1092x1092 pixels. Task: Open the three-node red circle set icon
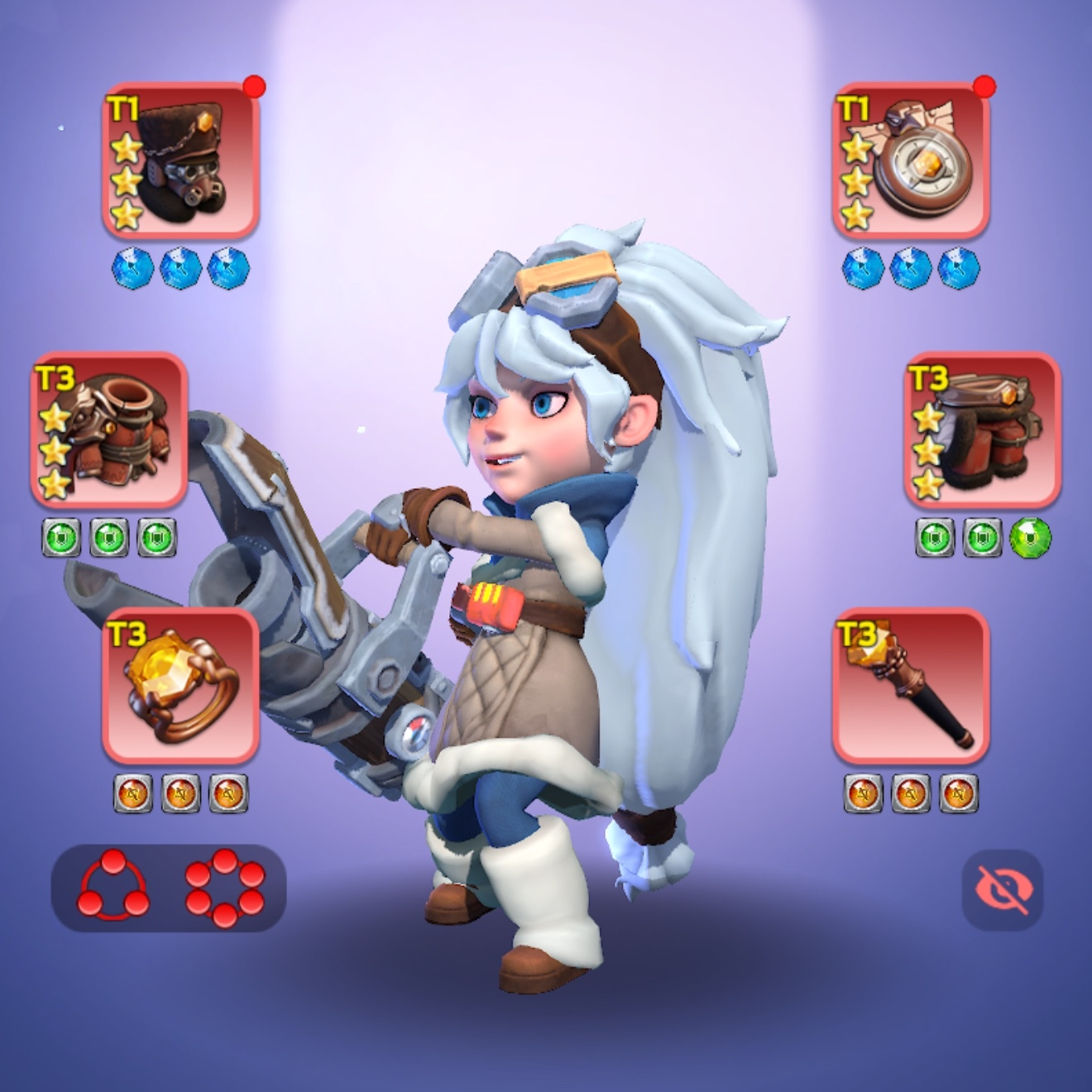tap(113, 886)
